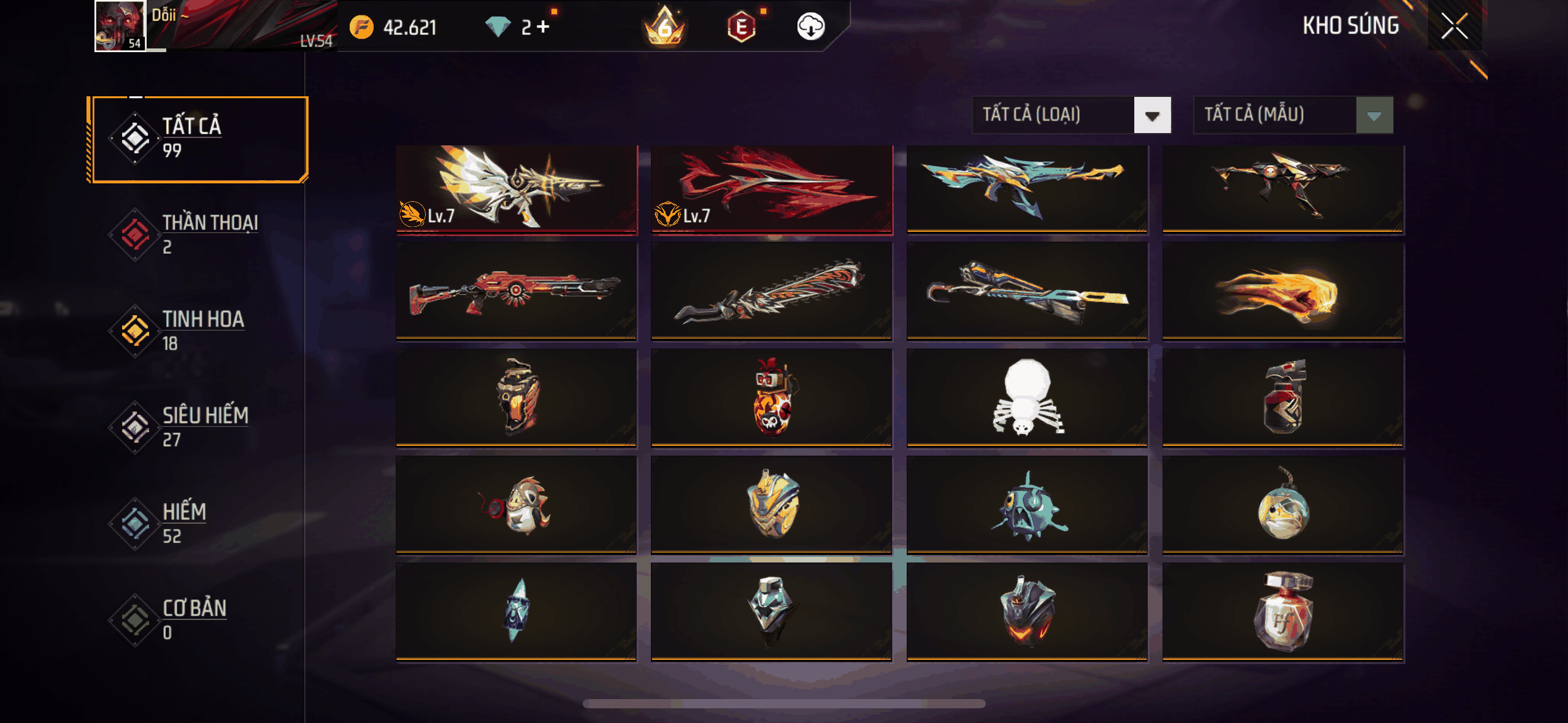
Task: Select the red flaming Lv.7 gun skin
Action: (772, 189)
